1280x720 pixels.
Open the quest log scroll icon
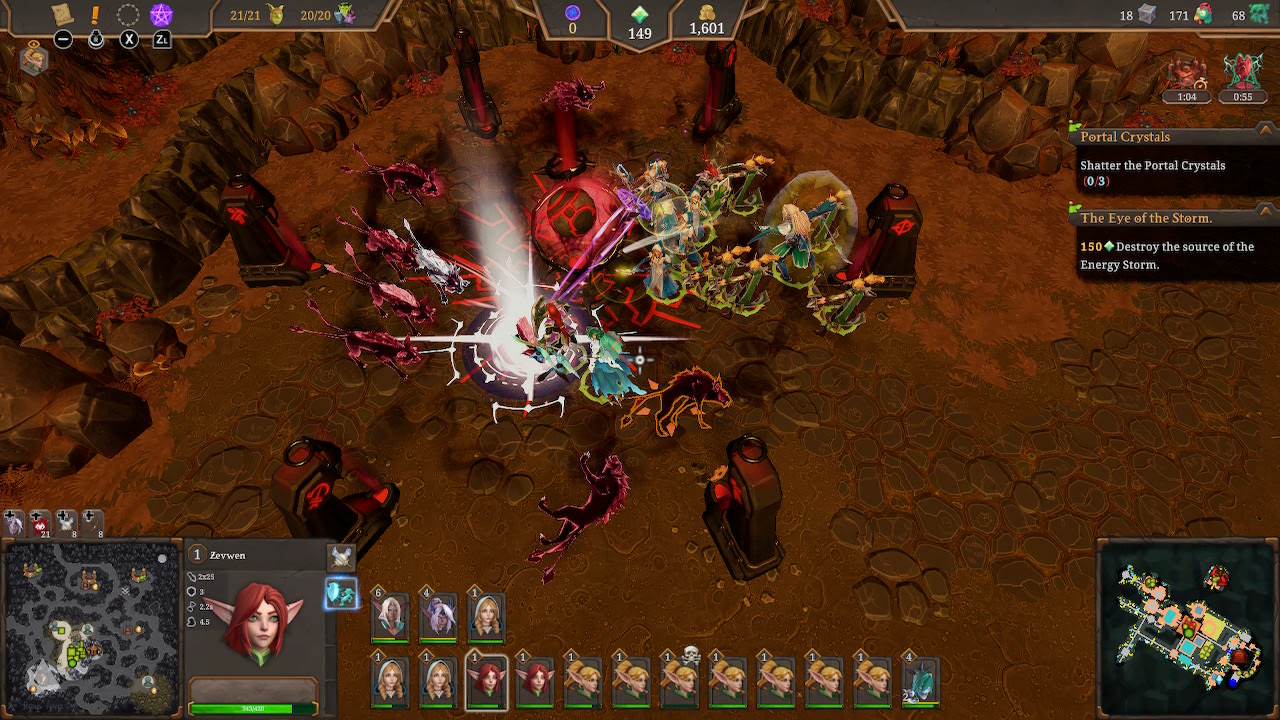pyautogui.click(x=62, y=13)
